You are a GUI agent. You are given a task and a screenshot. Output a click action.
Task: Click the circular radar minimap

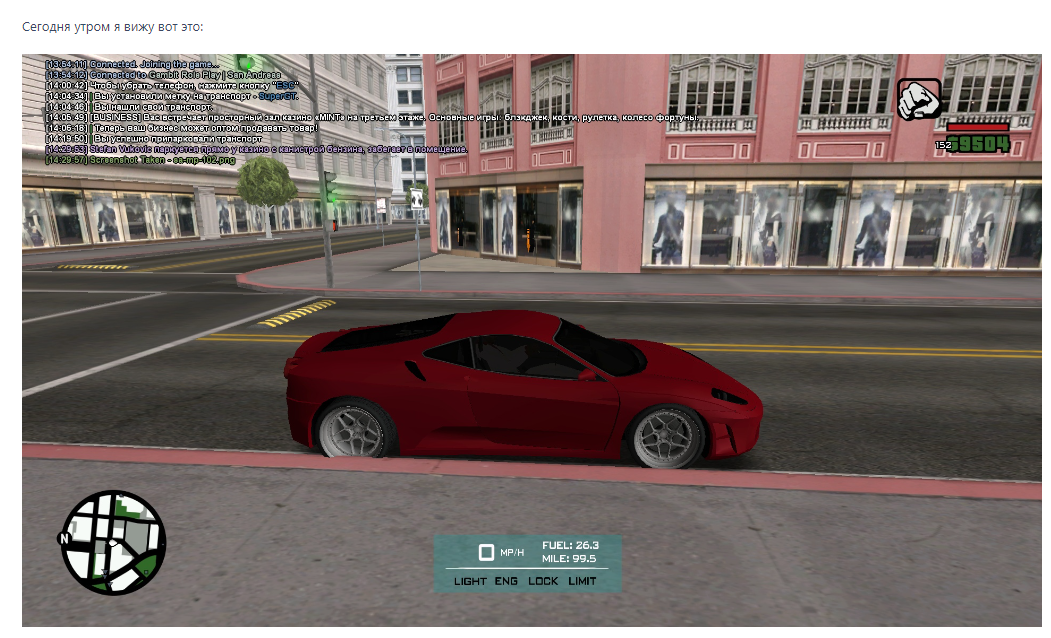[114, 543]
